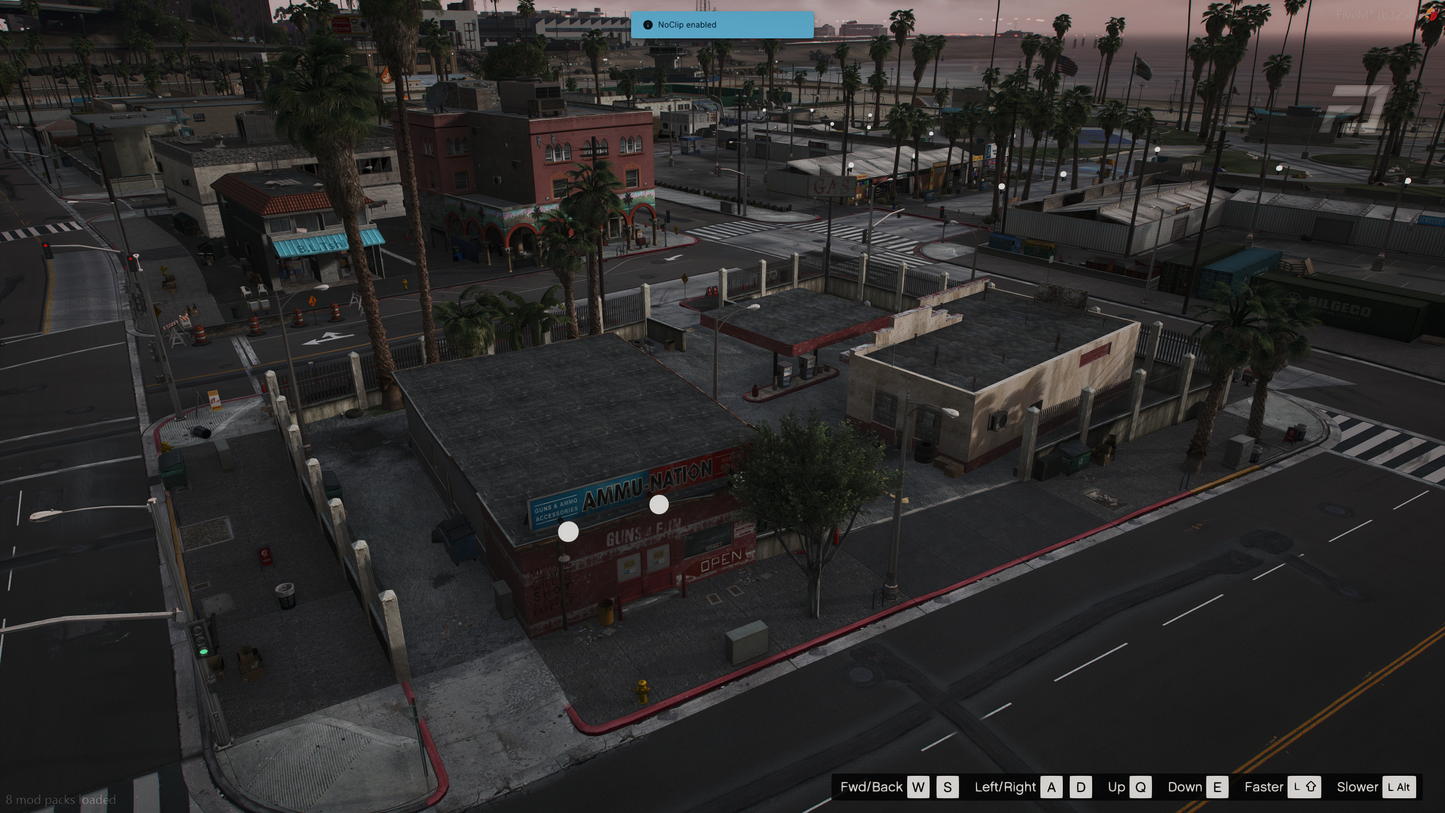Click the L Shift faster key icon
The height and width of the screenshot is (813, 1445).
(x=1305, y=787)
